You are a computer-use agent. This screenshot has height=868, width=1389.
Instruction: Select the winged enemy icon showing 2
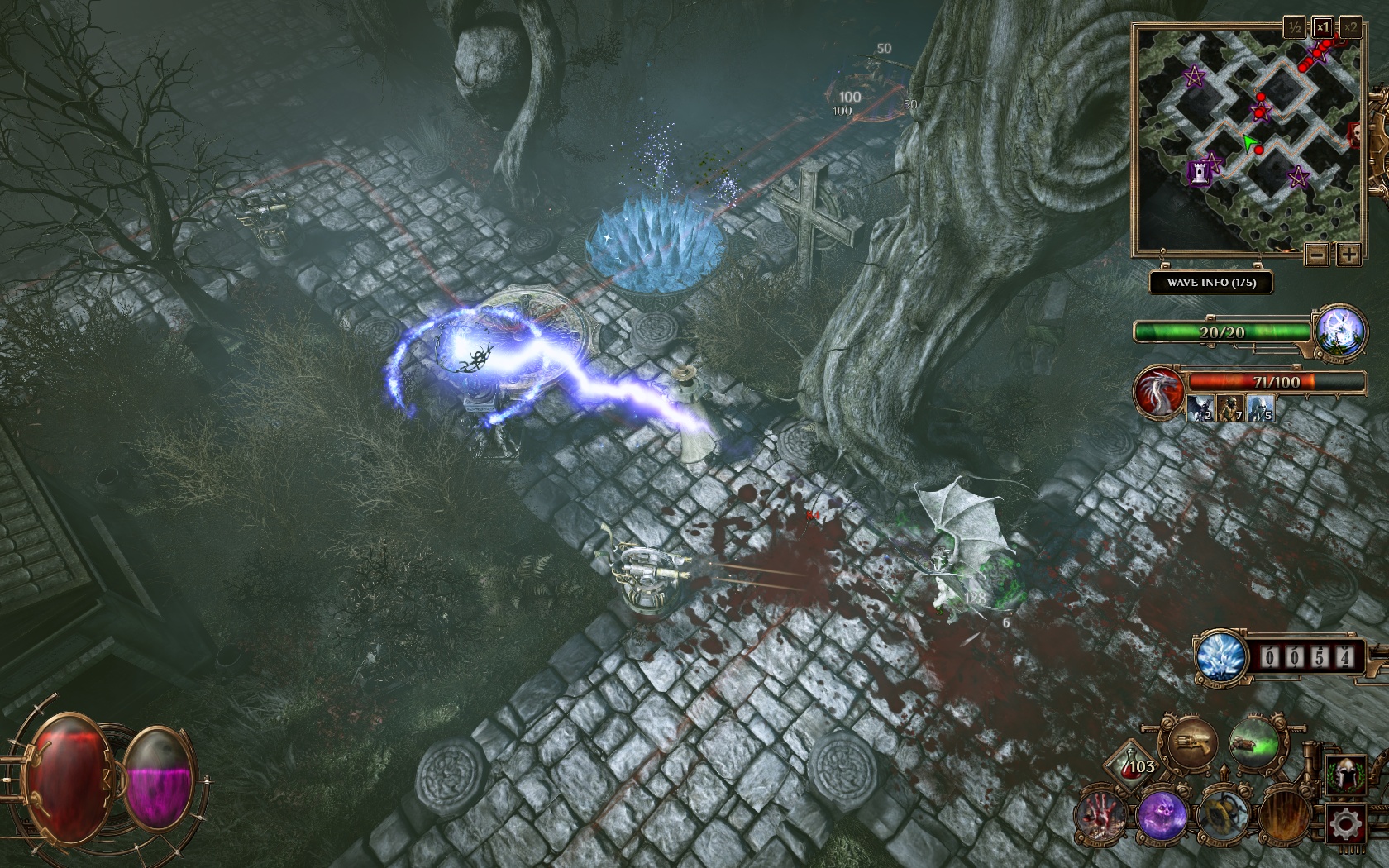click(1200, 408)
